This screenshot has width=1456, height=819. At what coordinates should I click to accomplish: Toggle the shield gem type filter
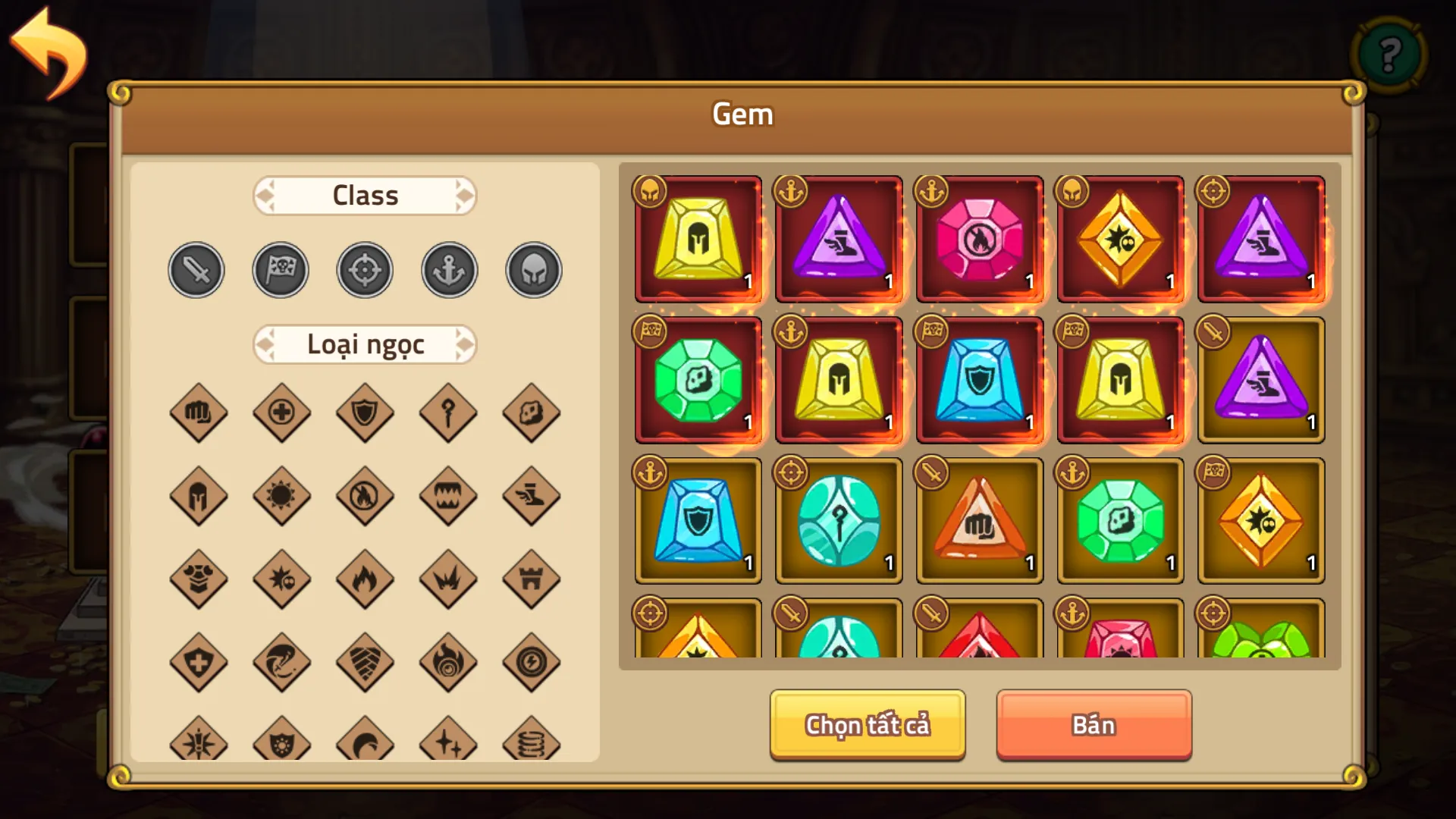coord(365,413)
